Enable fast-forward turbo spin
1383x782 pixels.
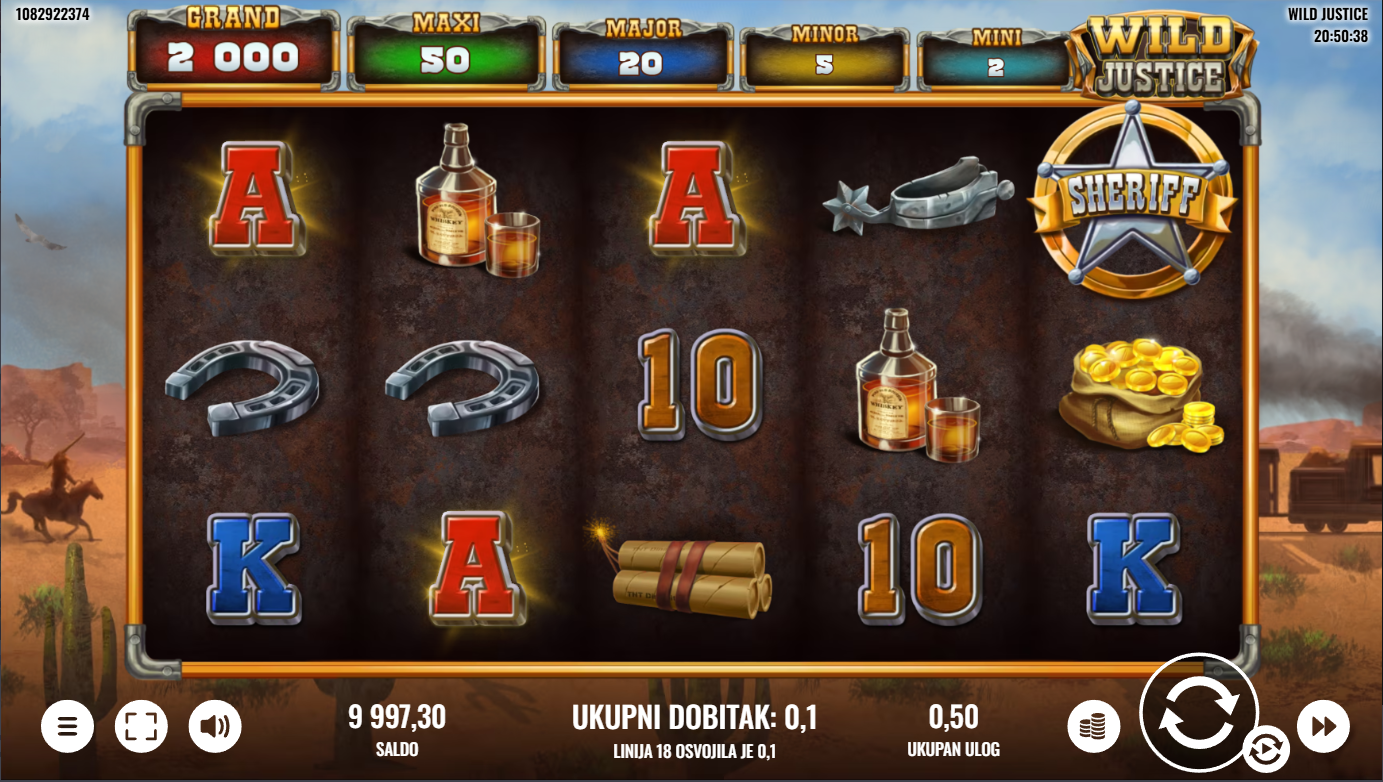1323,727
